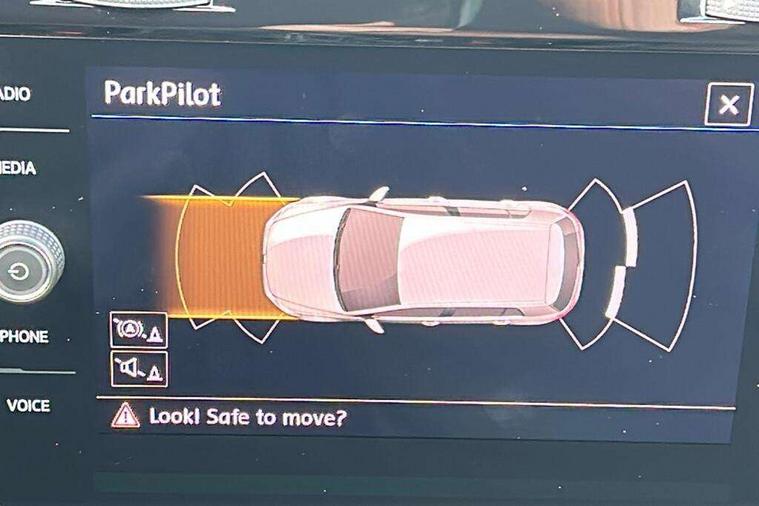Toggle the crossed-out brake icon button

tap(138, 329)
